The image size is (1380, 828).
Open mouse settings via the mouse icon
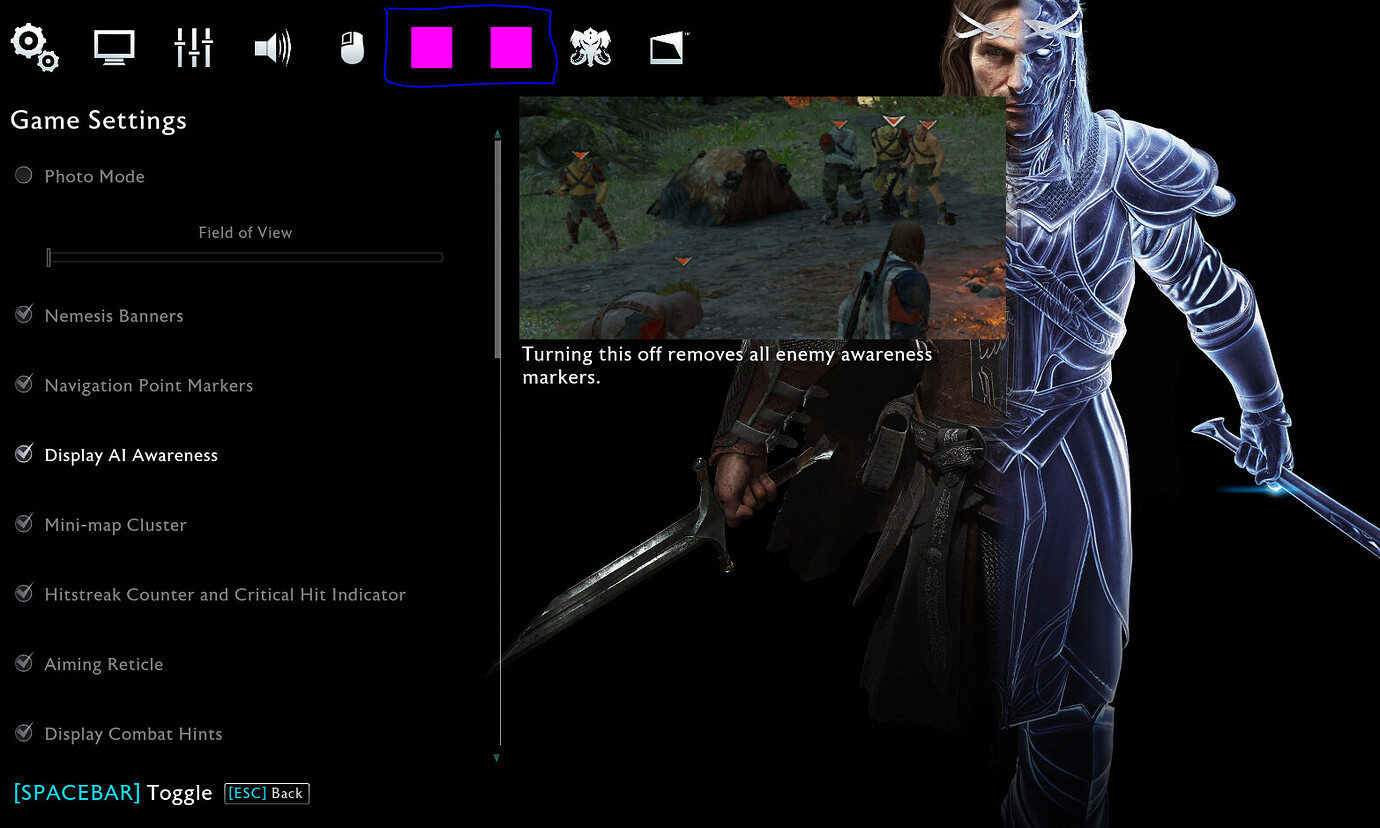coord(351,46)
